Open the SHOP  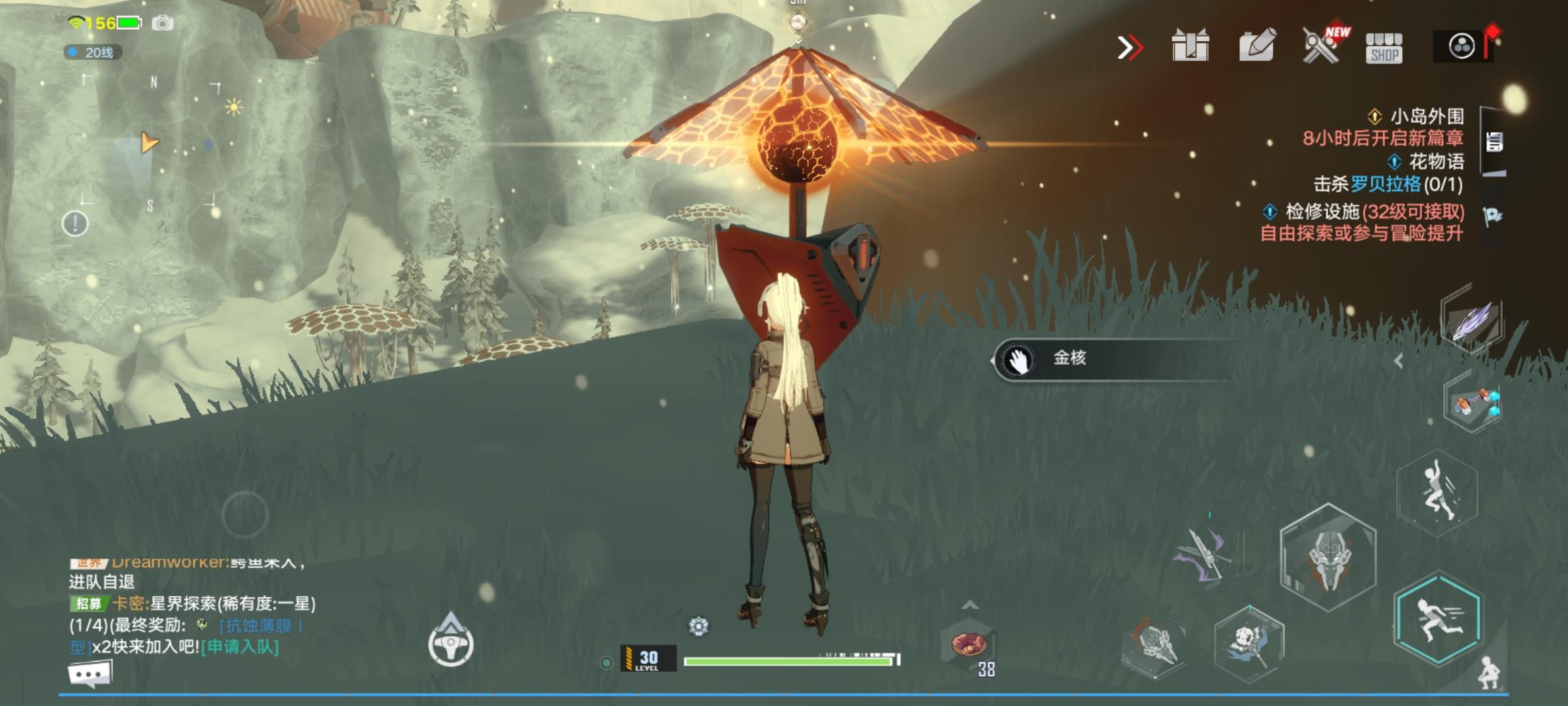(x=1384, y=48)
